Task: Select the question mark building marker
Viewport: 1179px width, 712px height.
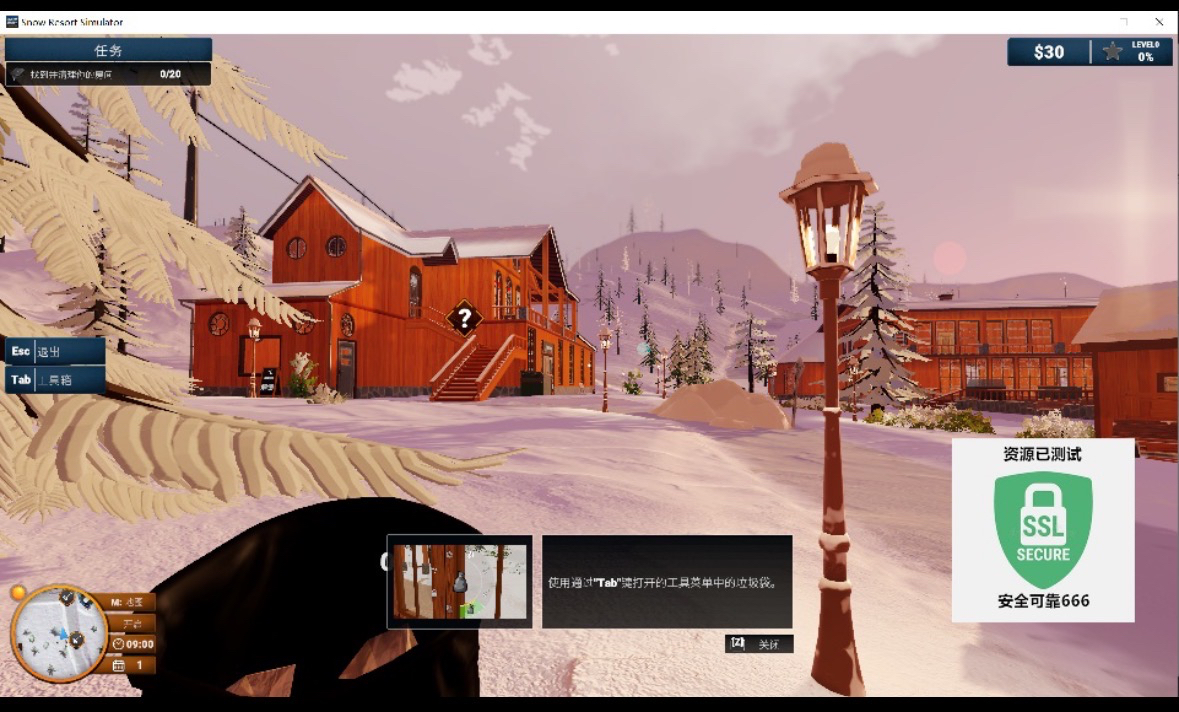Action: (464, 320)
